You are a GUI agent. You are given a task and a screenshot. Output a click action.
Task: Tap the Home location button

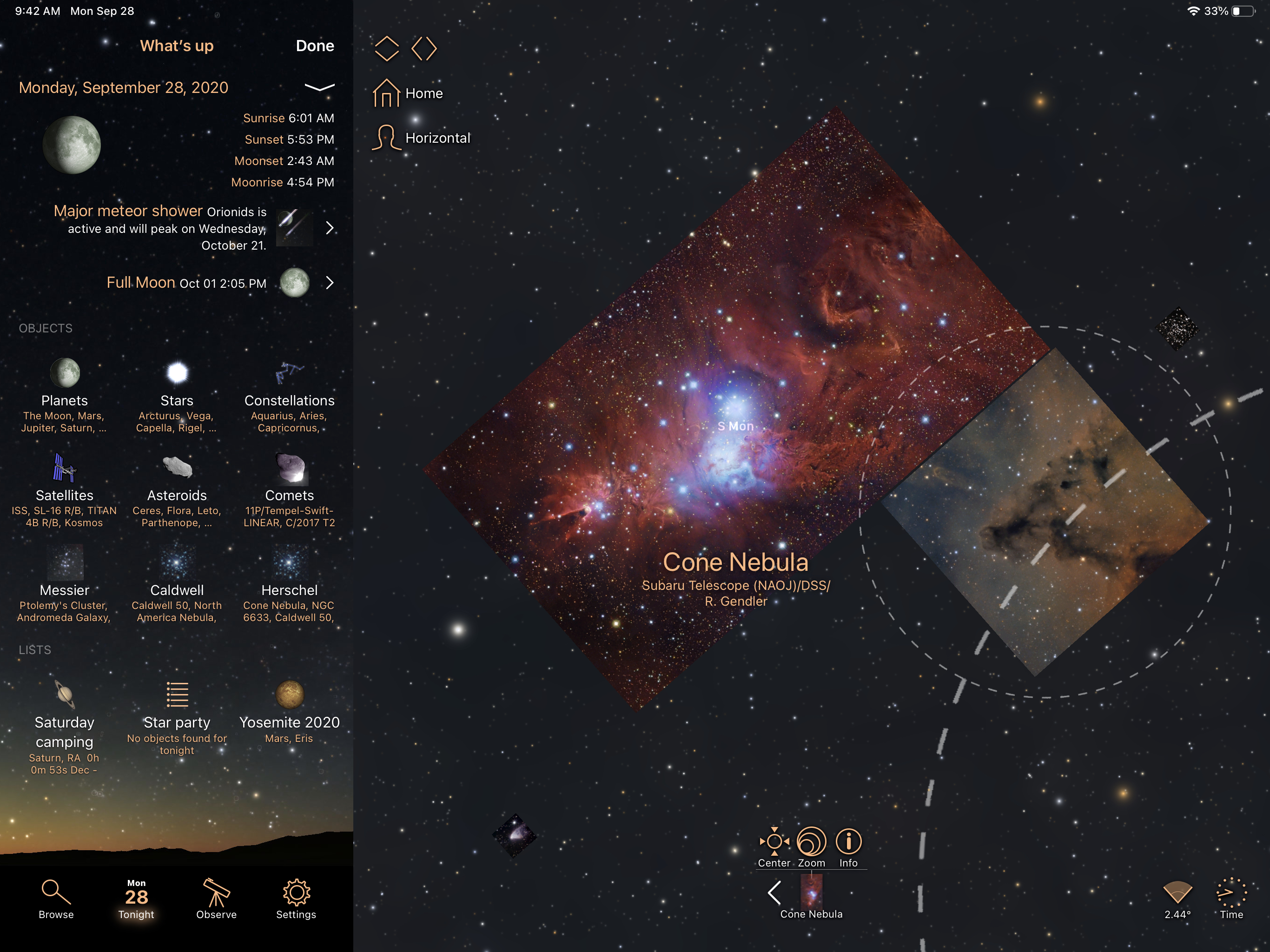coord(408,93)
